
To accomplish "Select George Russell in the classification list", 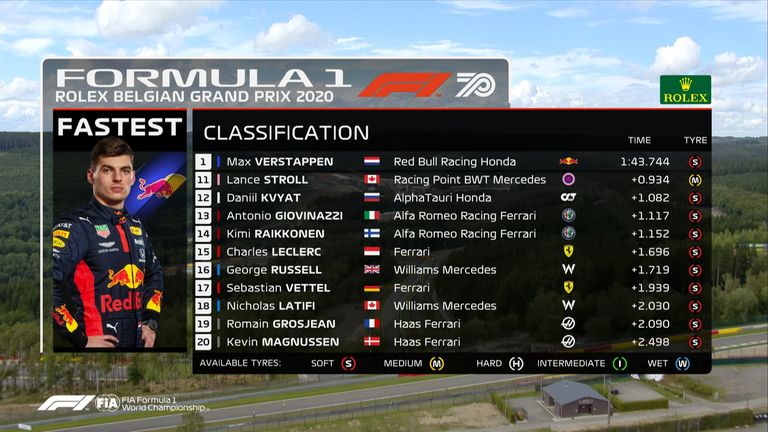I will tap(450, 270).
